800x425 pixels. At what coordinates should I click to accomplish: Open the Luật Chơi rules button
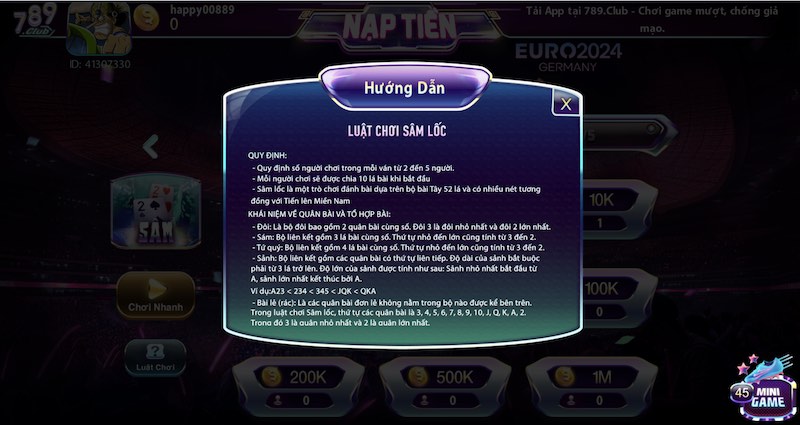(153, 357)
